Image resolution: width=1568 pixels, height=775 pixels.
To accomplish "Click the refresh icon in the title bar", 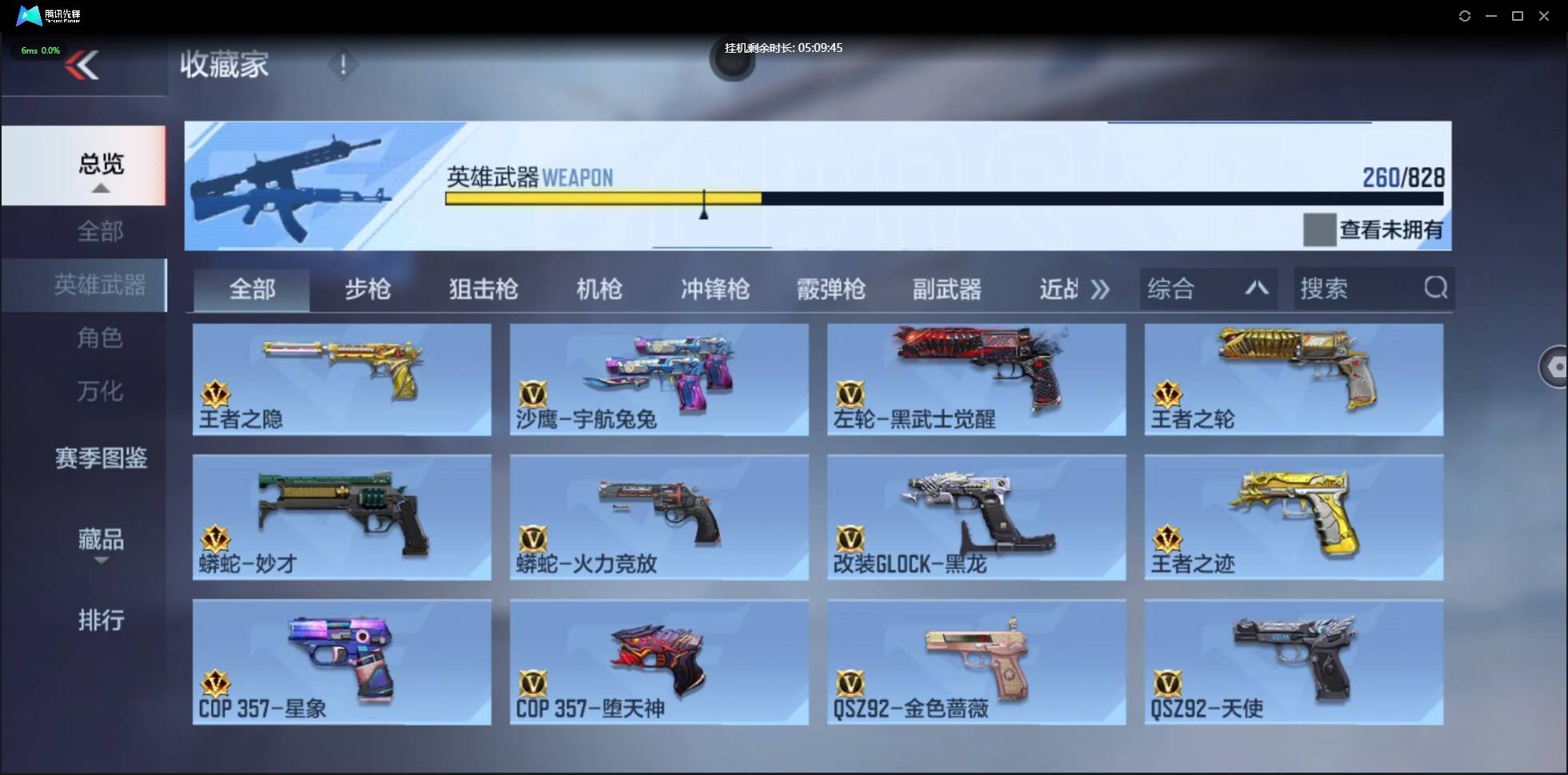I will click(1466, 16).
